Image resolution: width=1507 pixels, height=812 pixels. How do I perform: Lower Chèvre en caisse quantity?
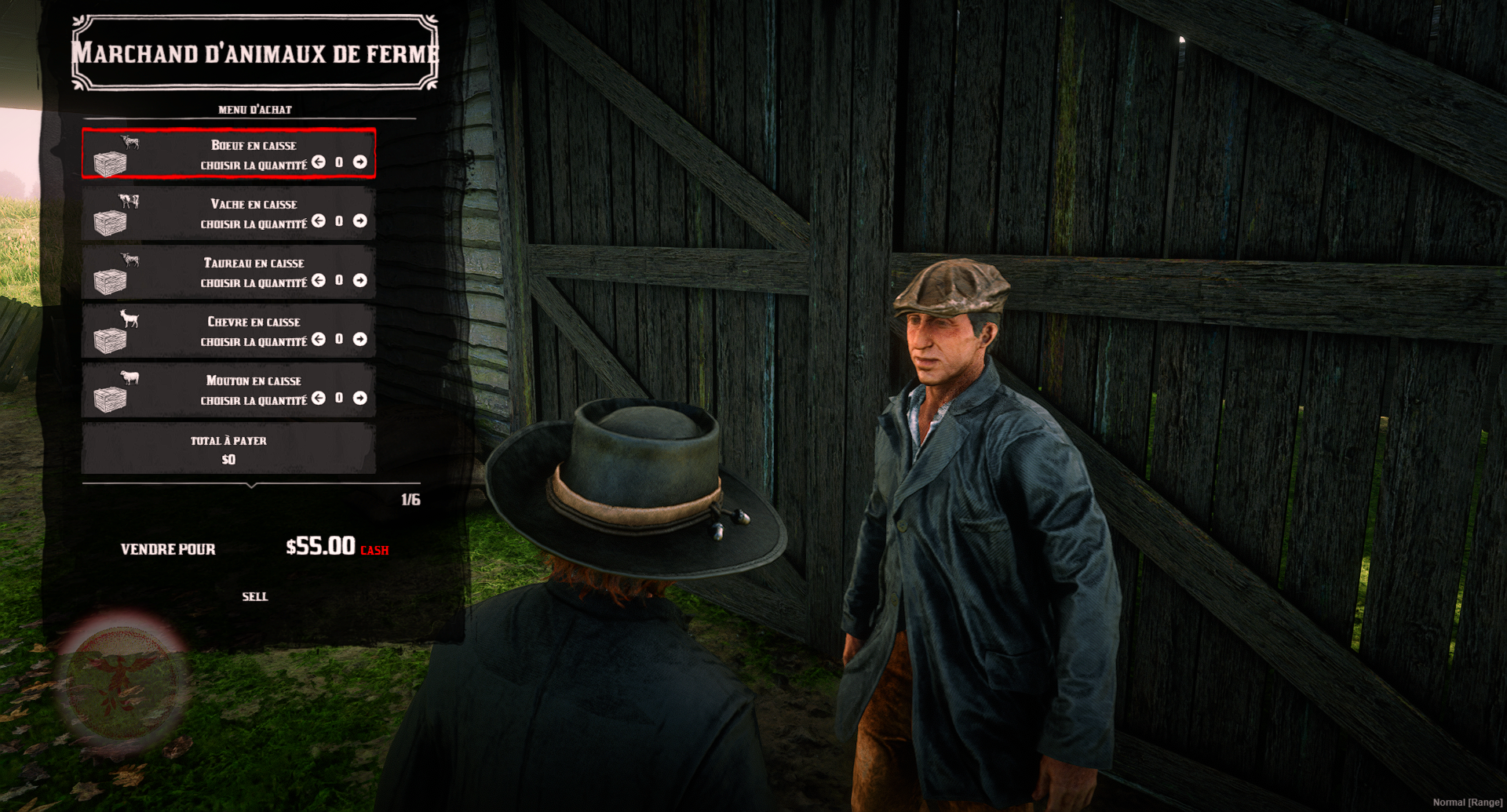tap(319, 339)
